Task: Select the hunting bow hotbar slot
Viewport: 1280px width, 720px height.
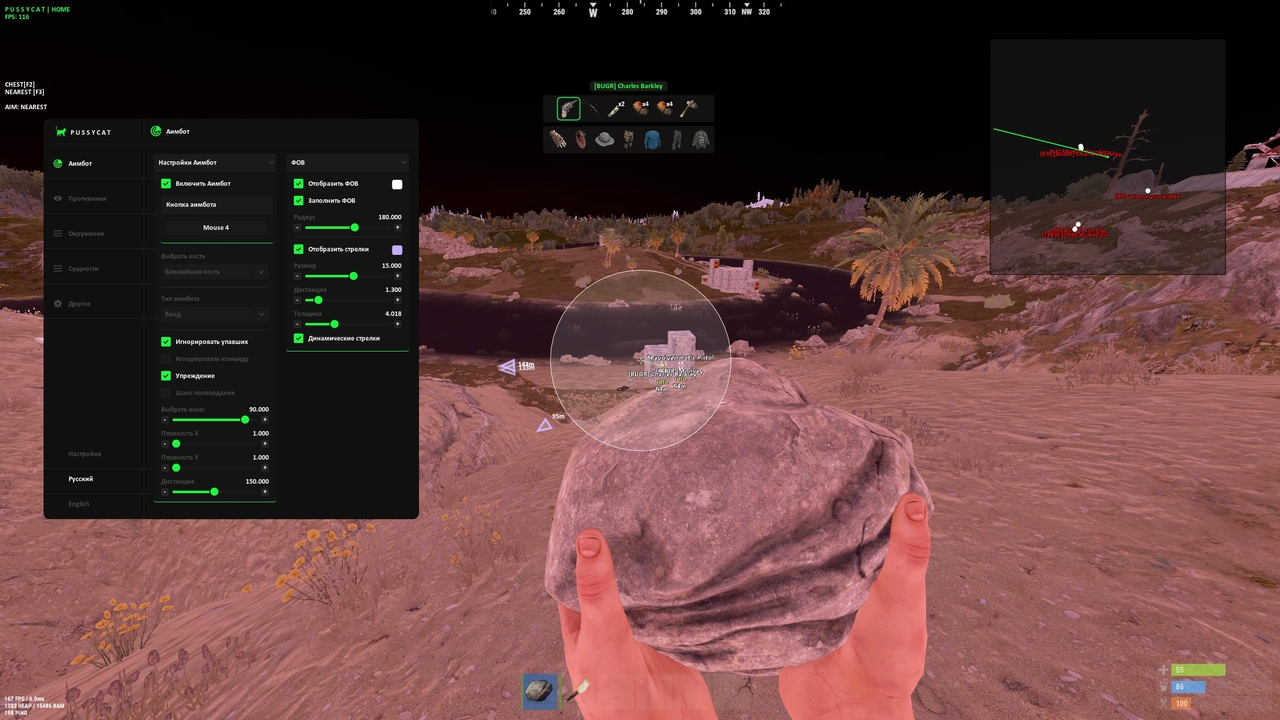Action: coord(592,108)
